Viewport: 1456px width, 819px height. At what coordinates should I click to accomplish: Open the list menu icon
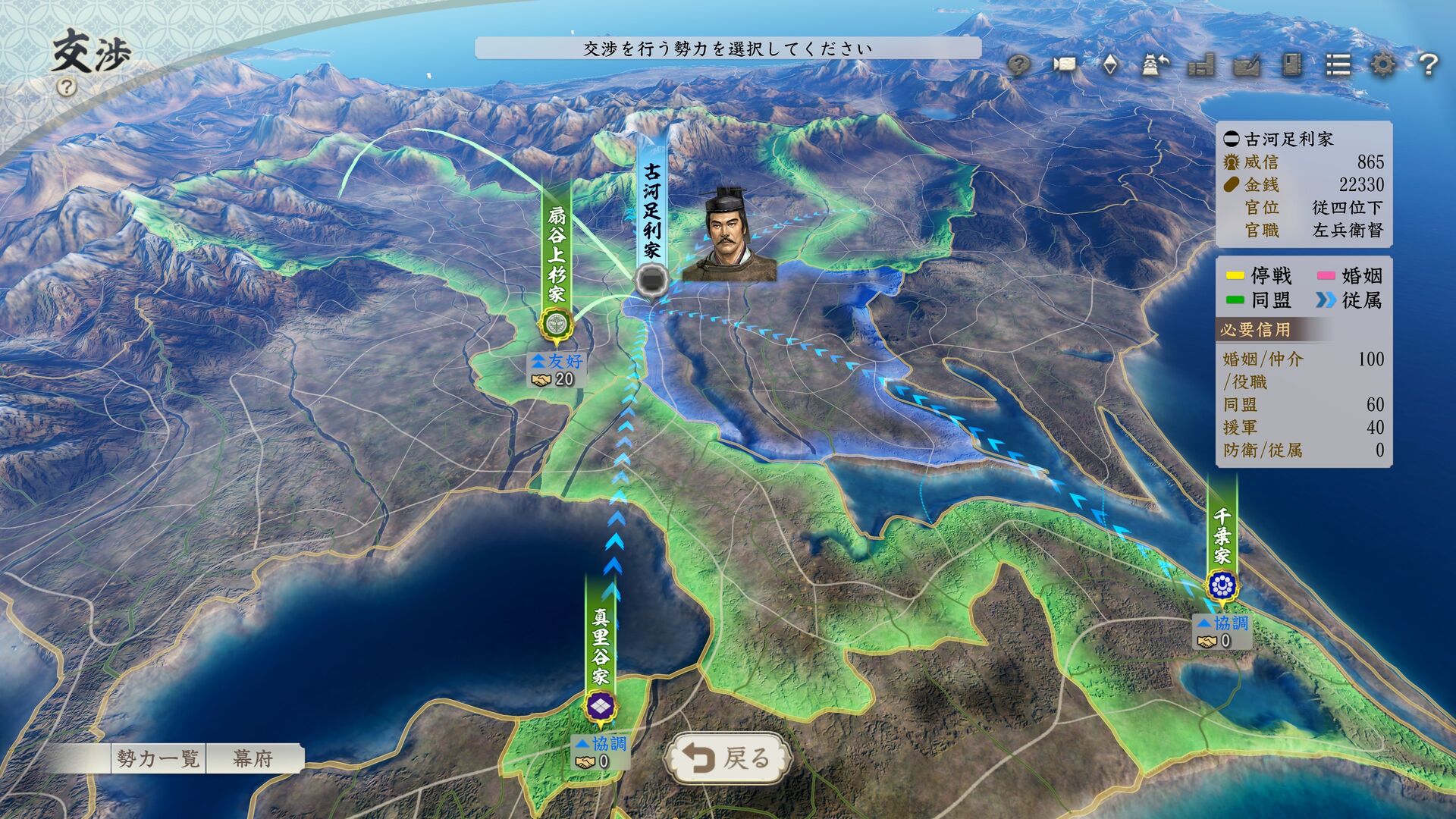[x=1338, y=65]
